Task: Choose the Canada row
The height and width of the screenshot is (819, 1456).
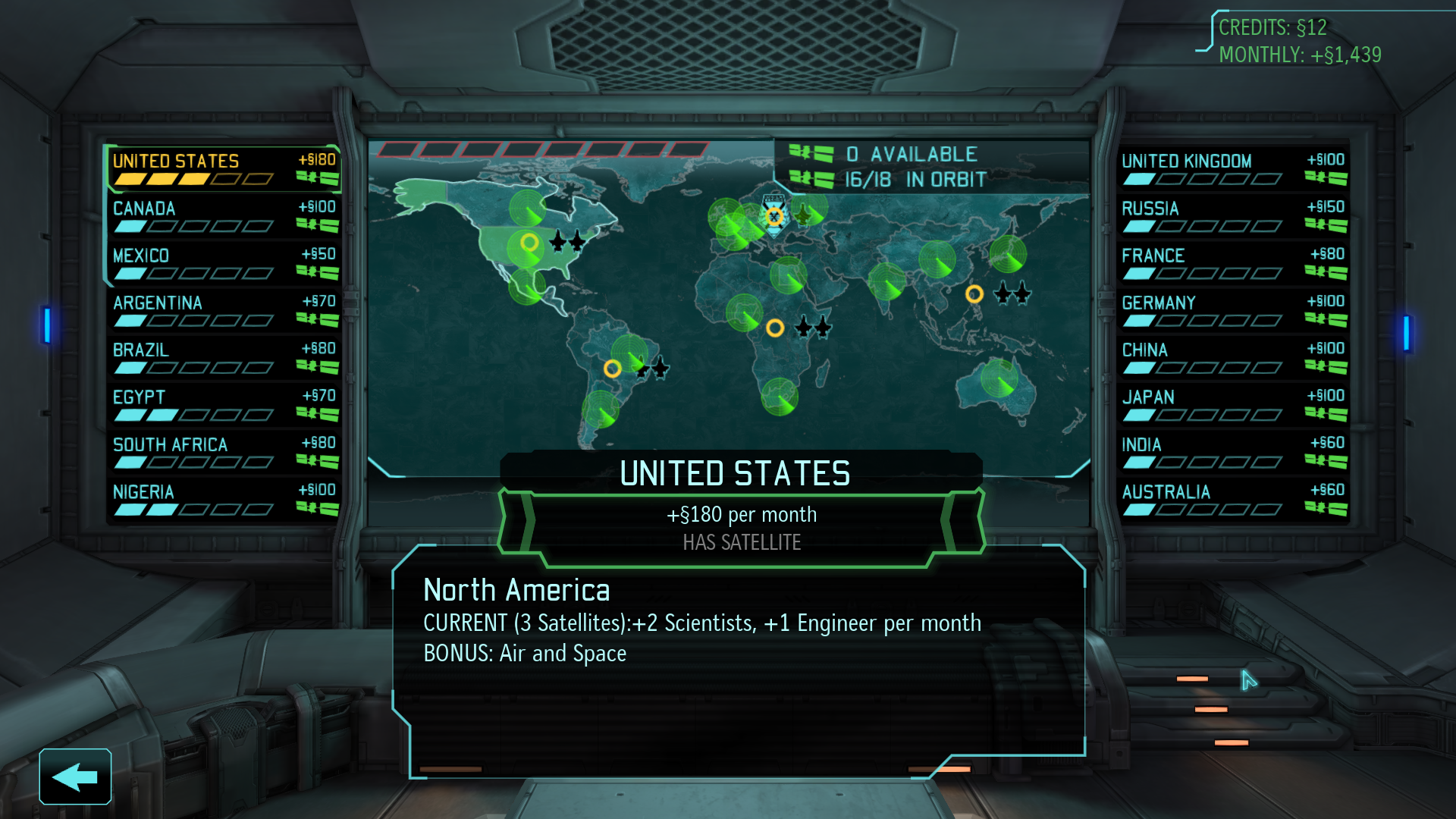Action: point(224,216)
